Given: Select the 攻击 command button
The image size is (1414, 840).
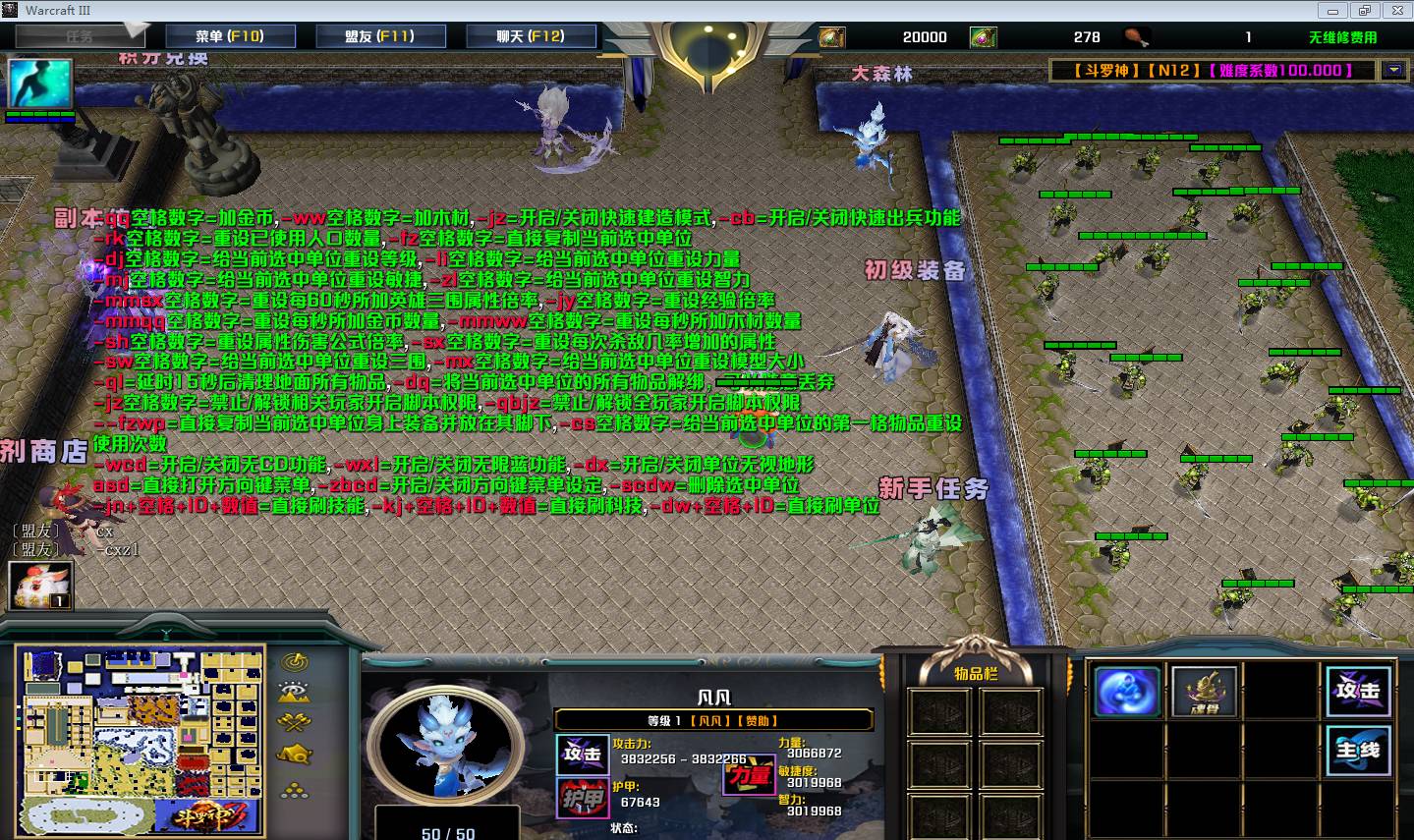Looking at the screenshot, I should pyautogui.click(x=1358, y=691).
